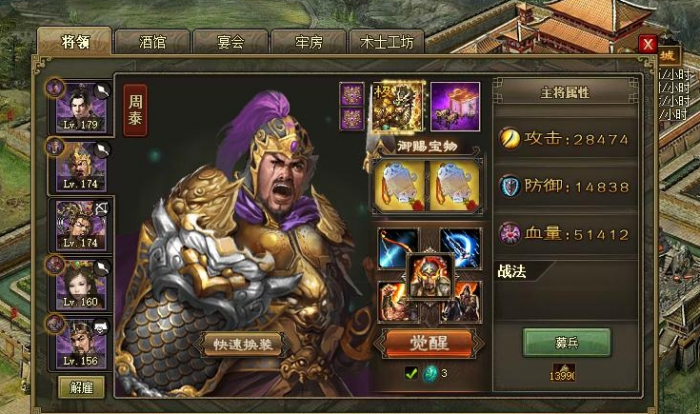Select the blue halberd weapon icon
Image resolution: width=700 pixels, height=414 pixels.
tap(461, 245)
